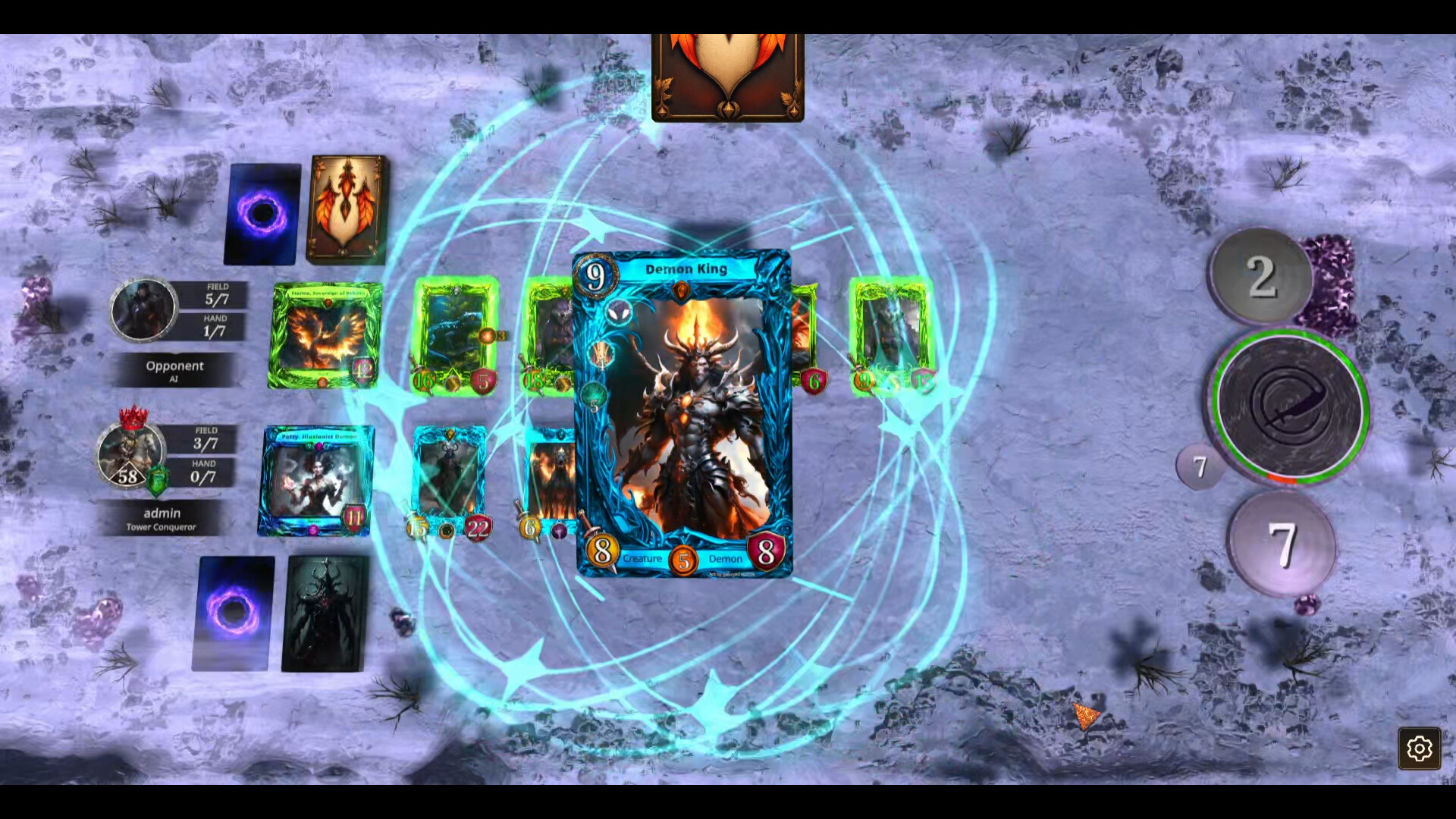
Task: Click the small 7 badge beside the turn button
Action: click(1200, 467)
